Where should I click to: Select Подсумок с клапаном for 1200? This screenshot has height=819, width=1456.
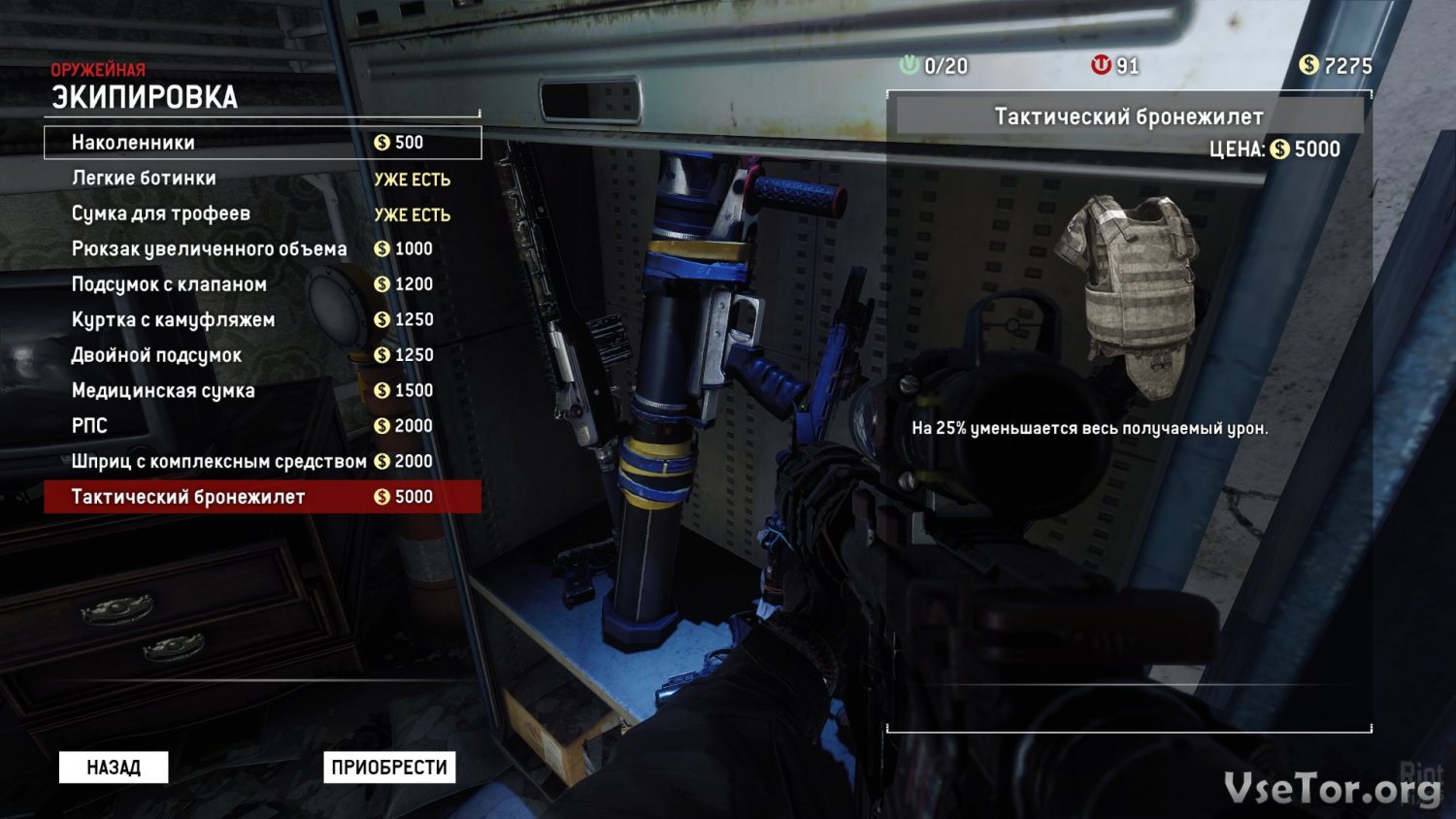(262, 284)
